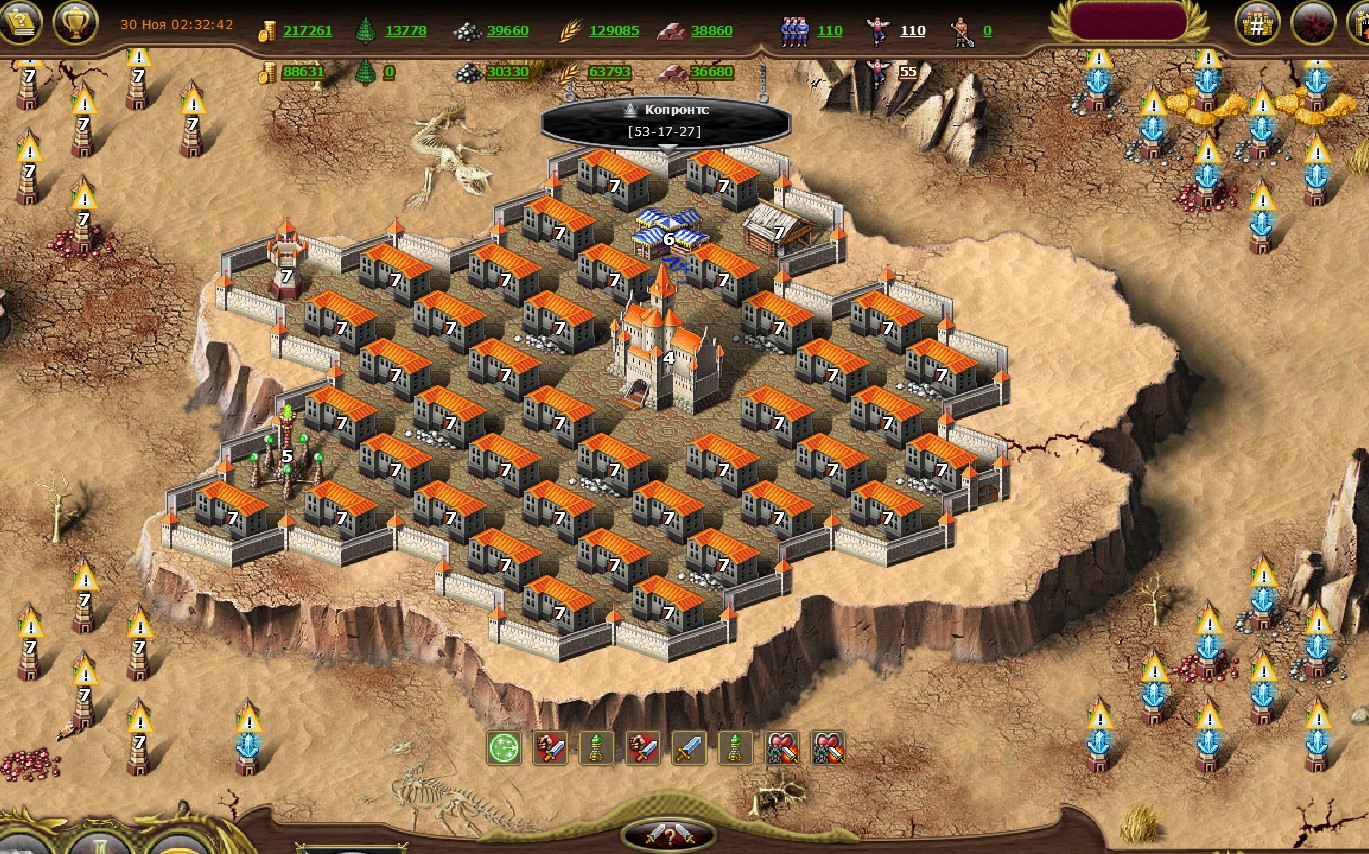Screen dimensions: 1369x854
Task: Open the crossed swords question mark button
Action: coord(668,835)
